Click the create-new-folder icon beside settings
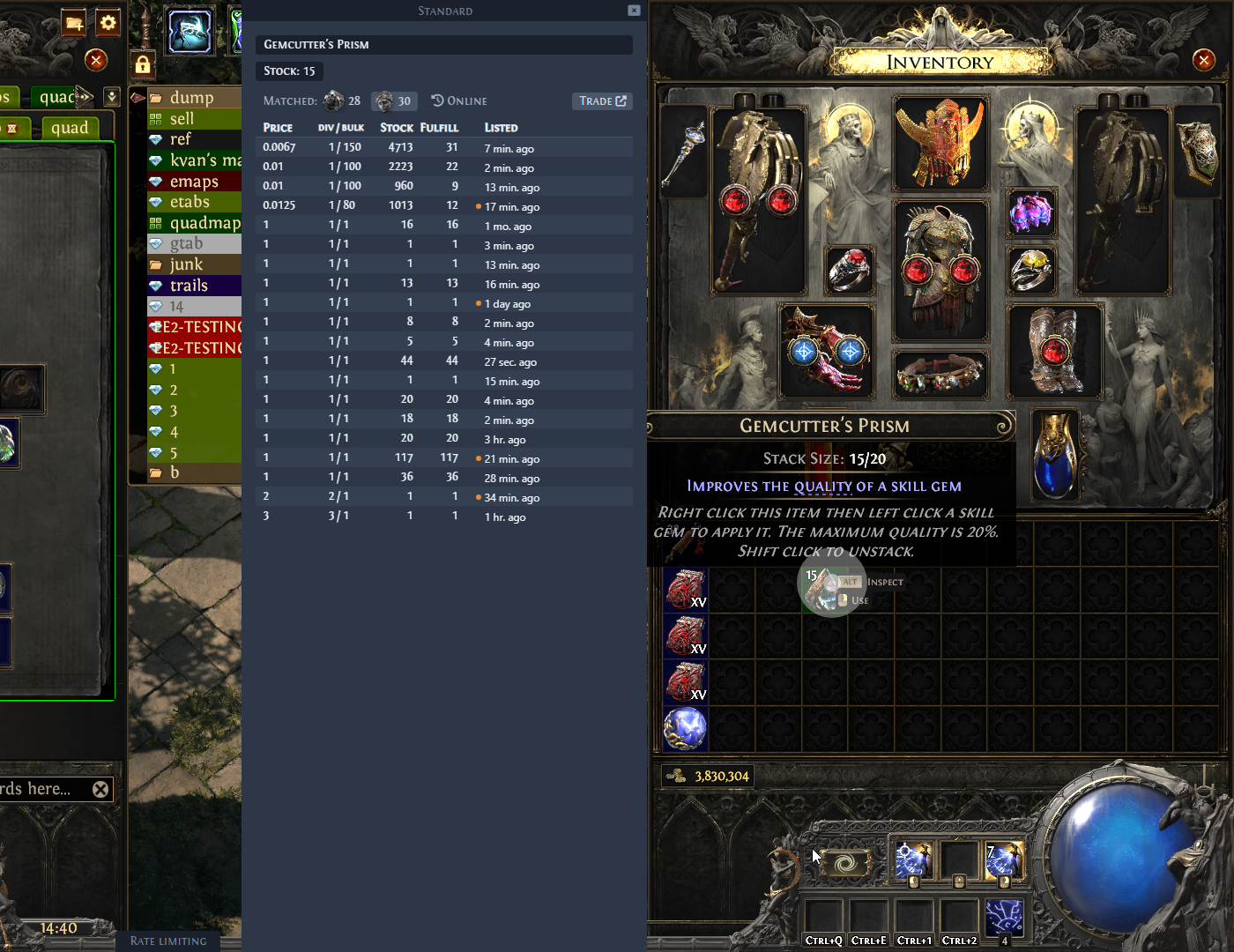 click(x=74, y=23)
